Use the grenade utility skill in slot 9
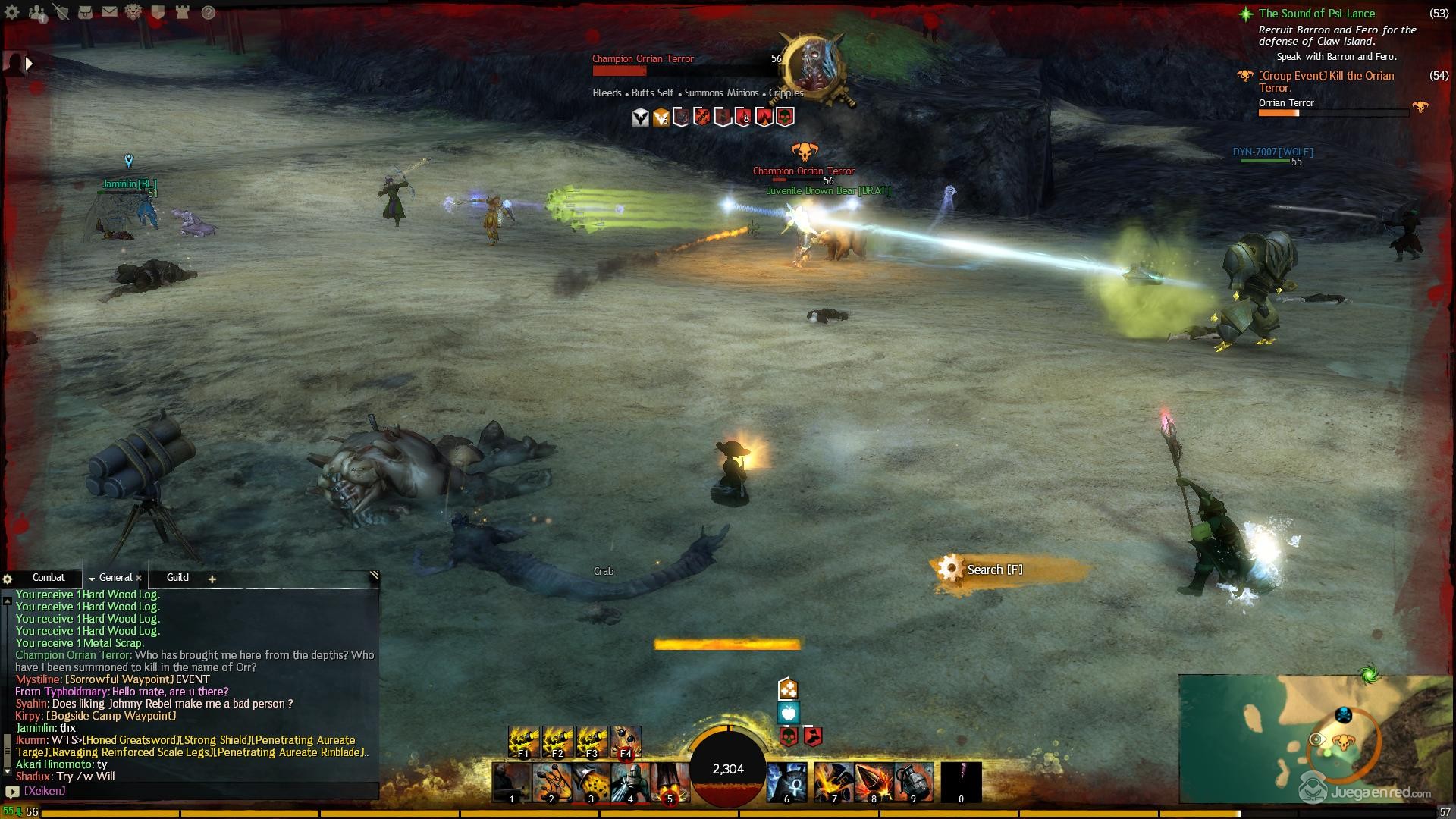1456x819 pixels. tap(912, 783)
